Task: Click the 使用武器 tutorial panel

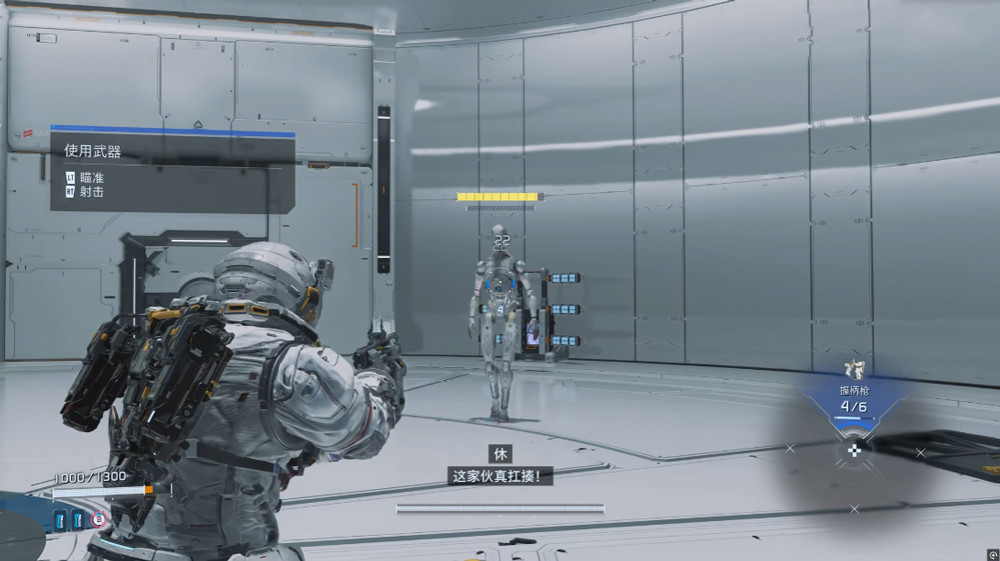Action: (172, 170)
